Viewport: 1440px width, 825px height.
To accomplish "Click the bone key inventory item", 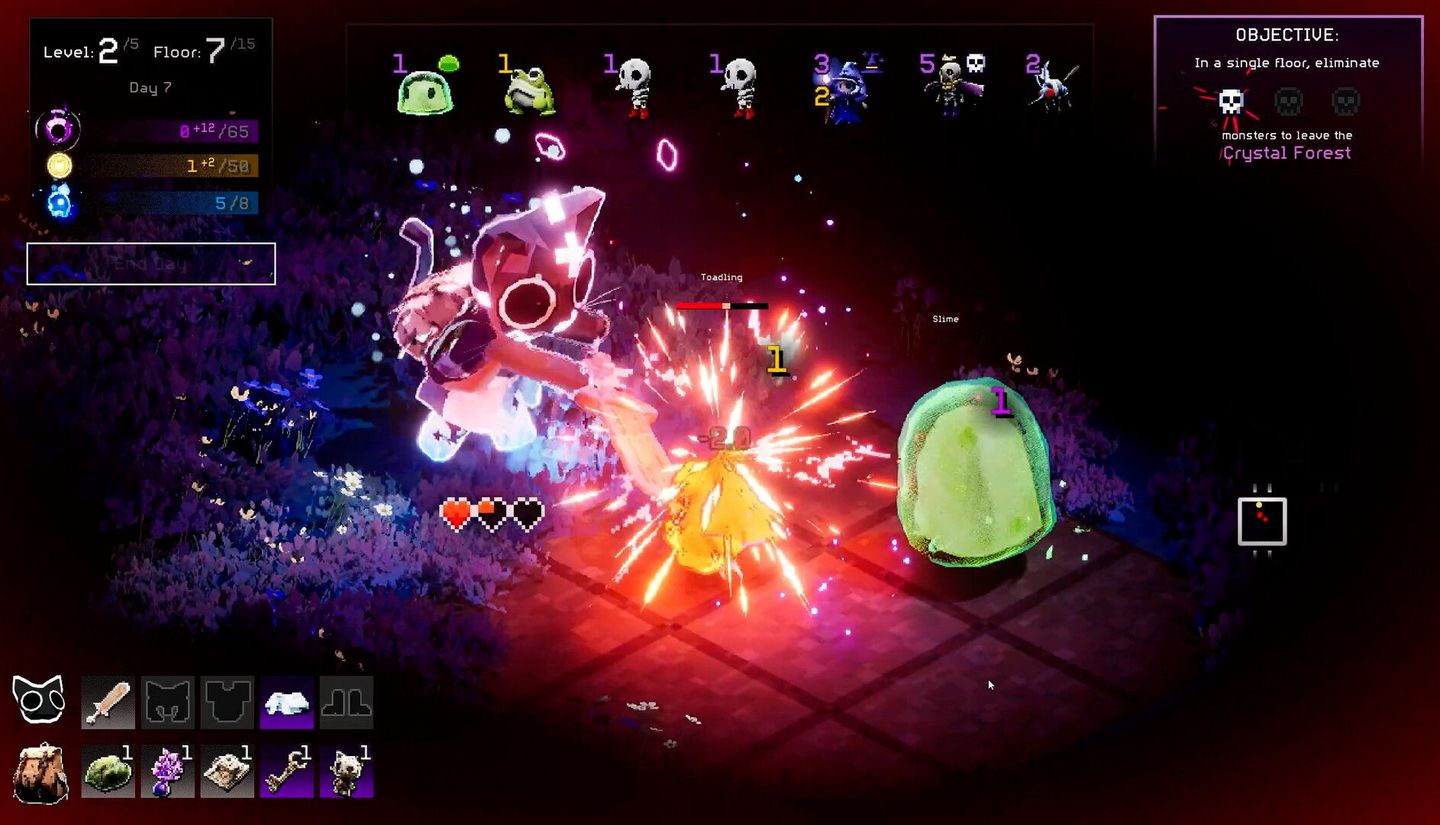I will [286, 770].
